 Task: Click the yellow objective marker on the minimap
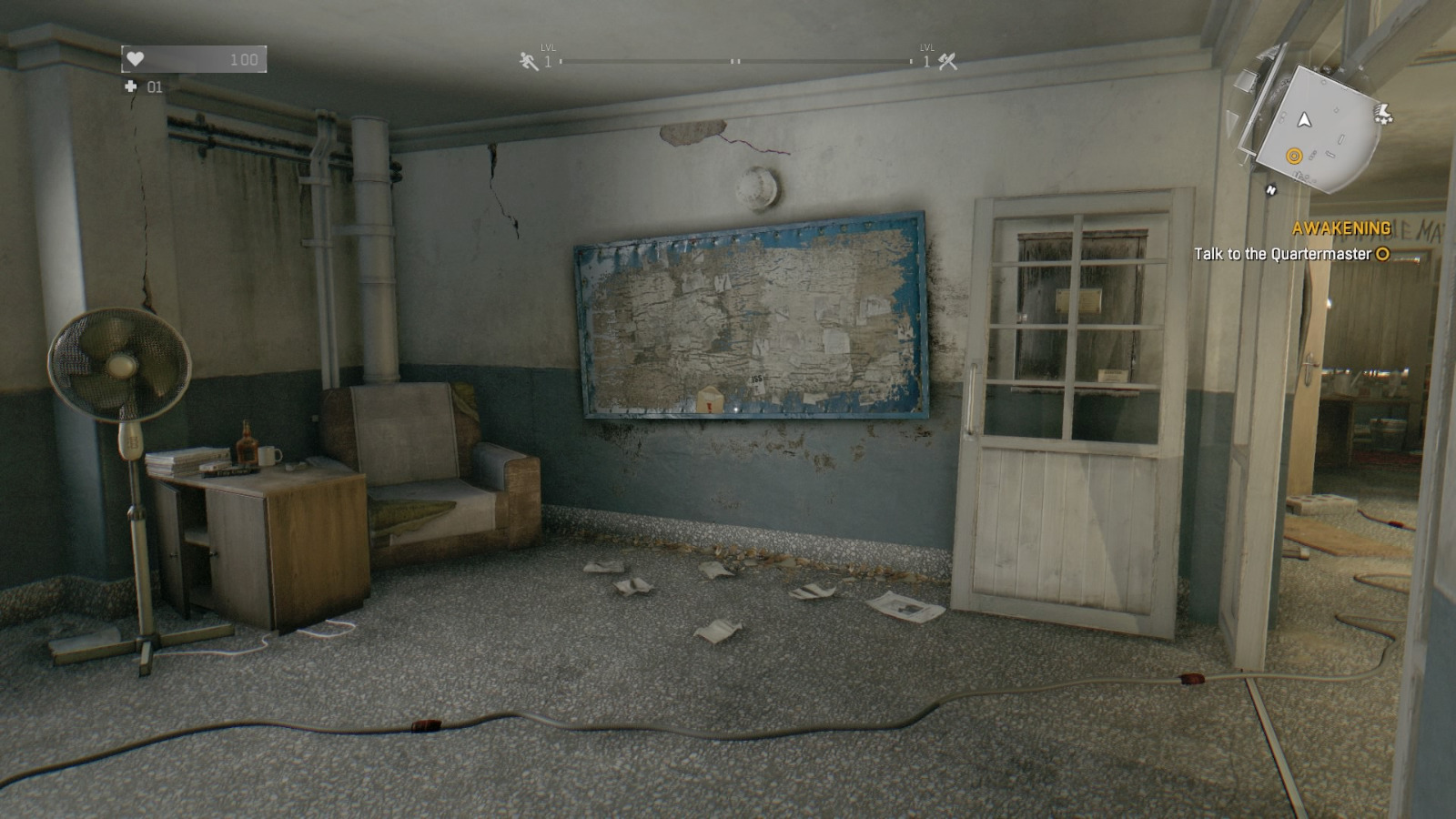click(1294, 156)
